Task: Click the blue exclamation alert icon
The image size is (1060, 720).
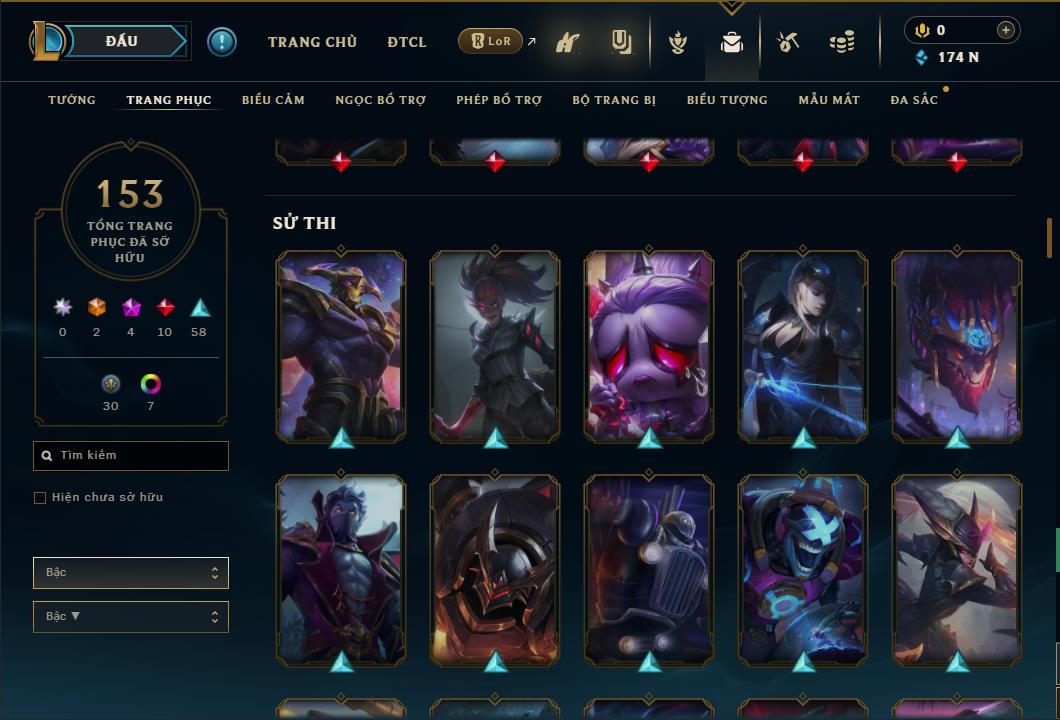Action: point(222,42)
